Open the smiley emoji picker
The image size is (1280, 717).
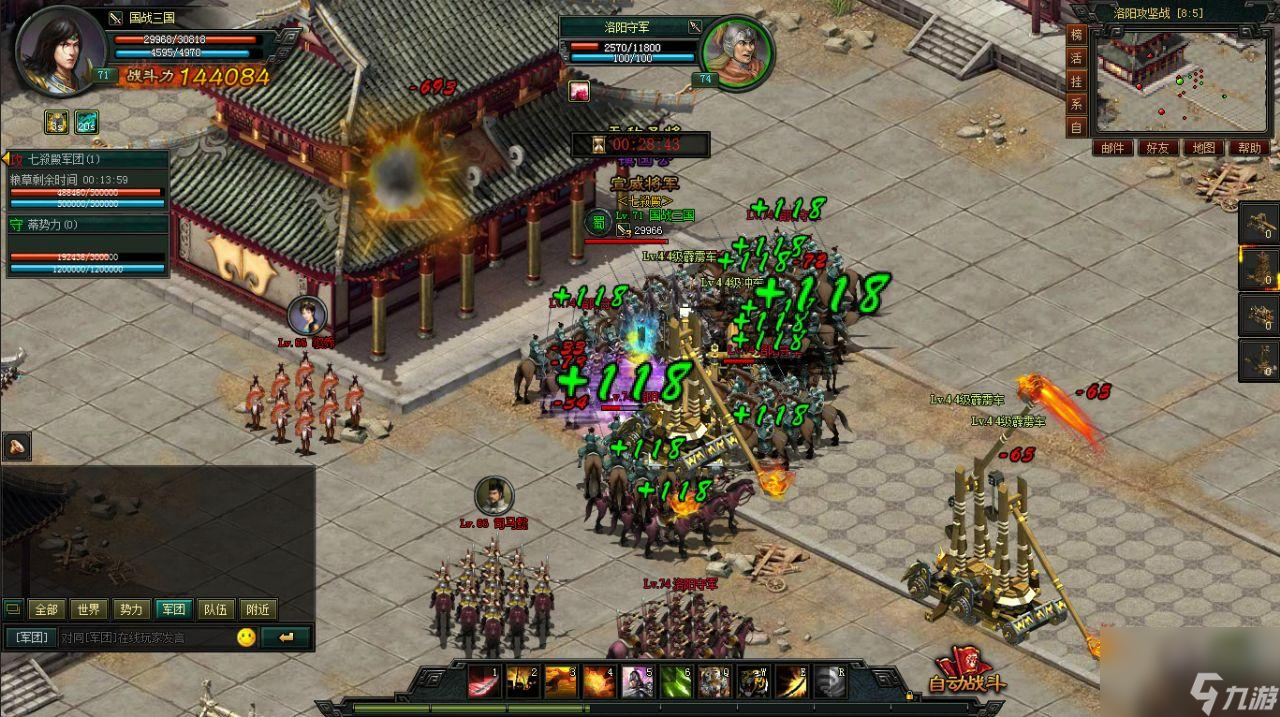[246, 637]
